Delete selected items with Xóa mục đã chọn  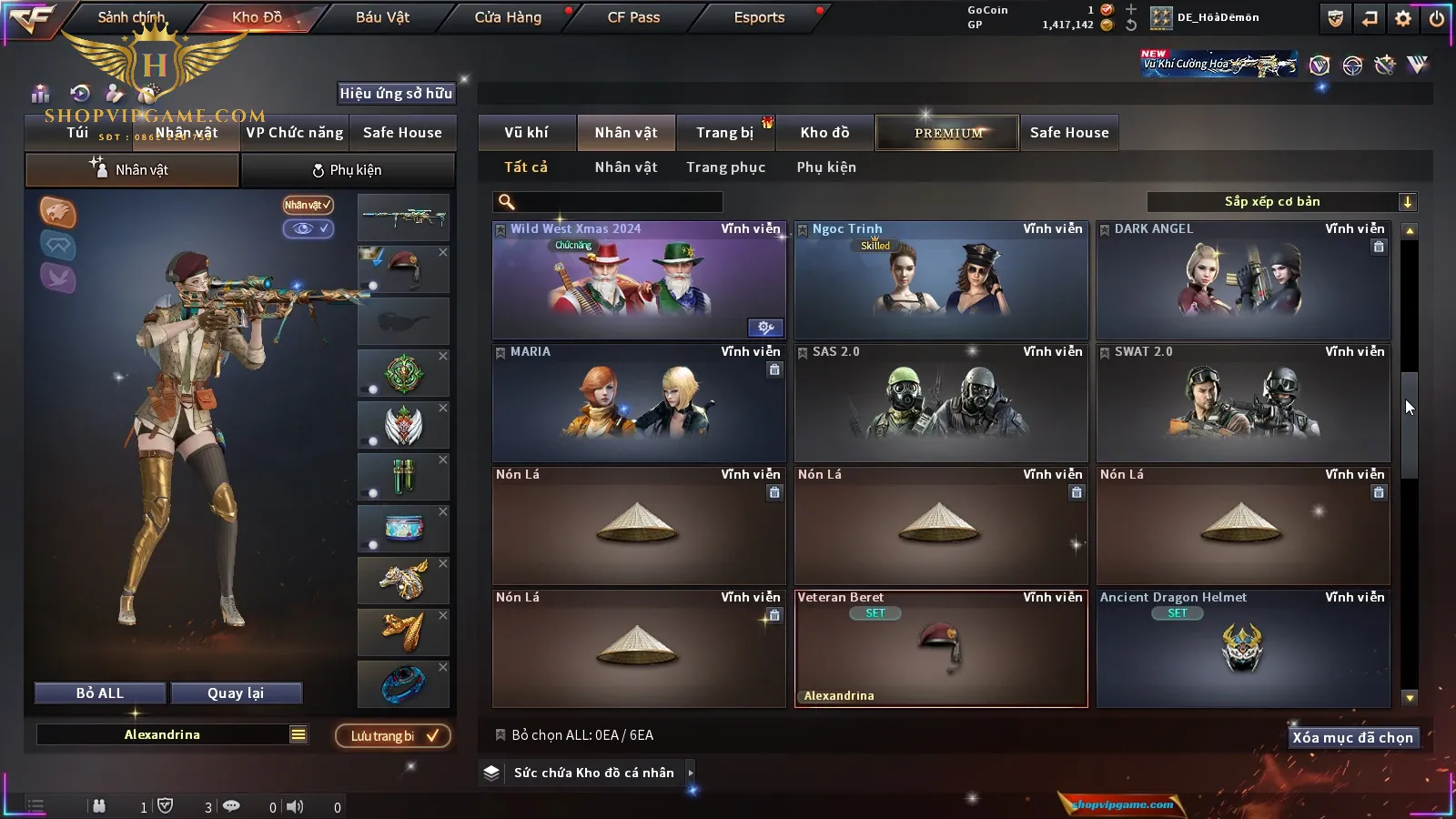(x=1352, y=738)
